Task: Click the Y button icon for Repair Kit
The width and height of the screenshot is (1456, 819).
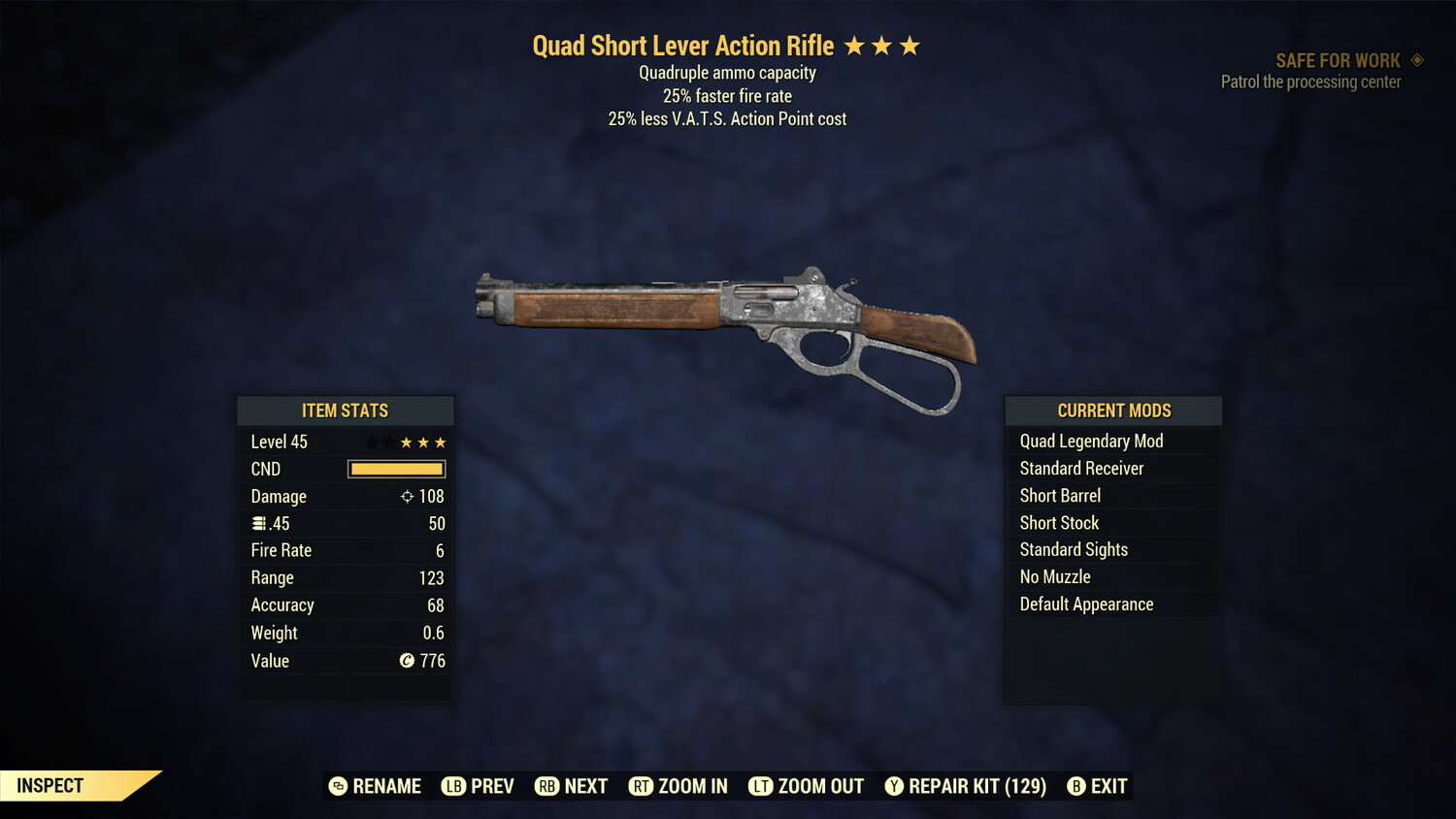Action: click(x=894, y=786)
